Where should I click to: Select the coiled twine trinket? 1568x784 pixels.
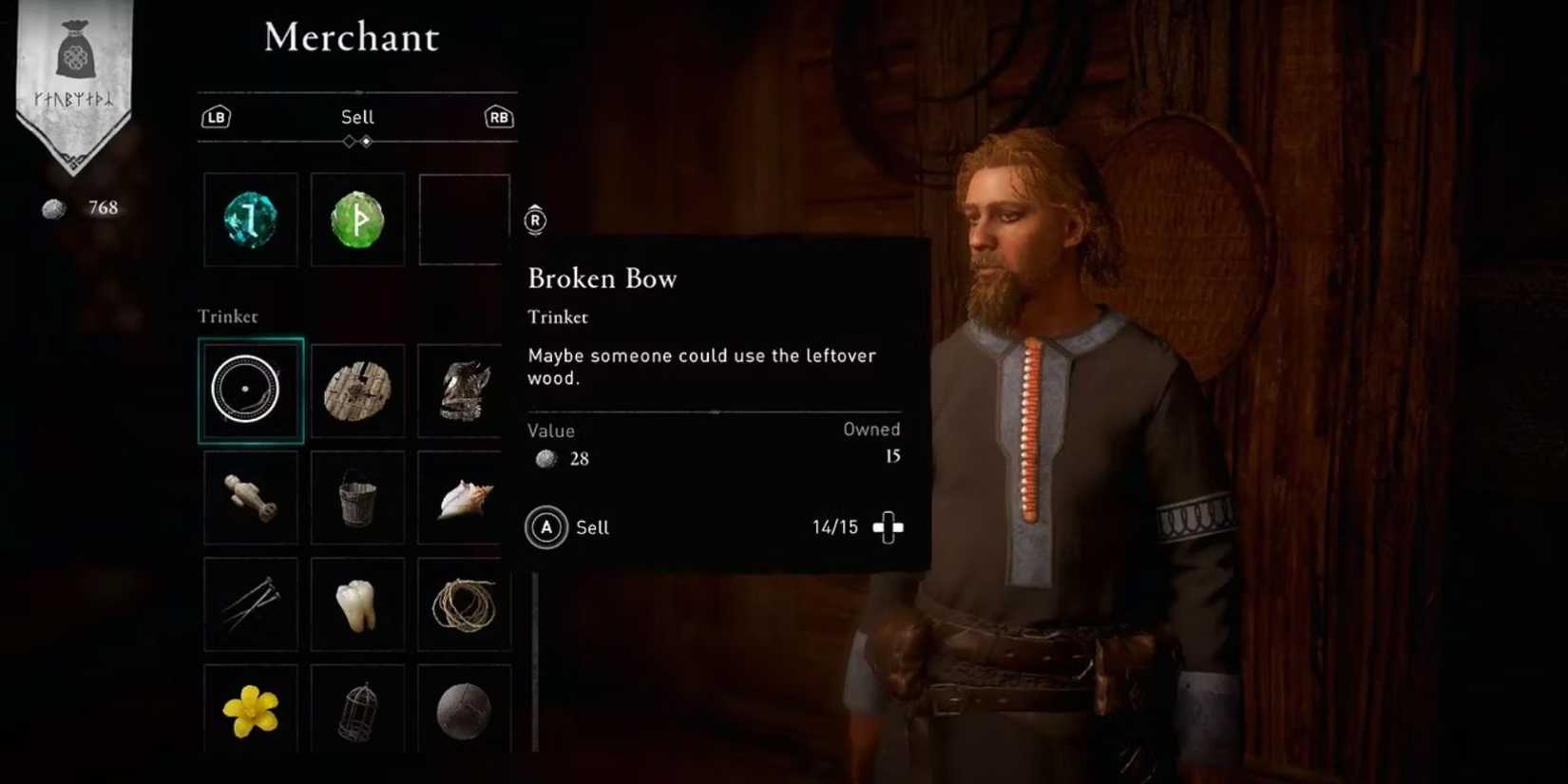point(464,603)
